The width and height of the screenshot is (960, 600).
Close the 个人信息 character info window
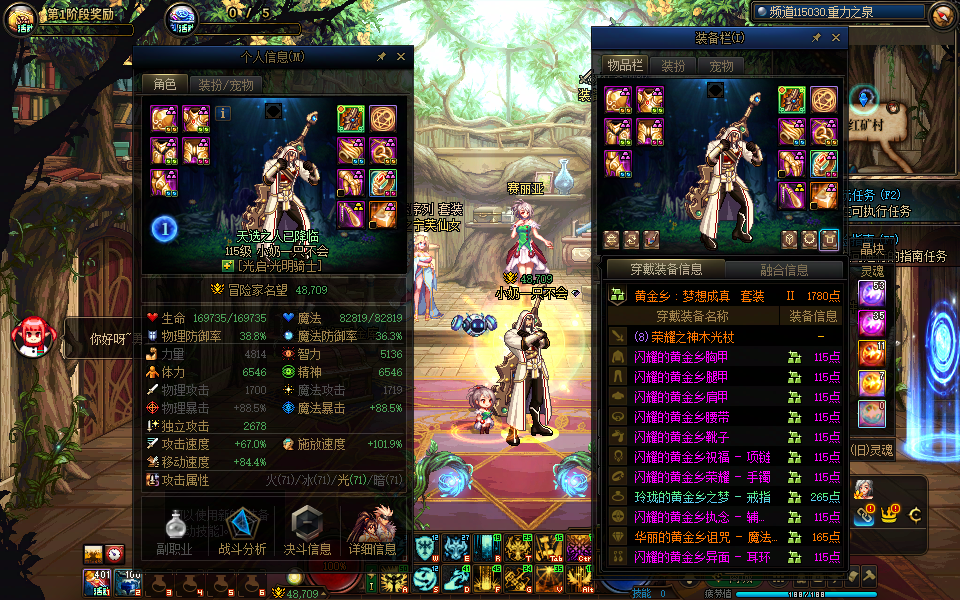coord(401,57)
